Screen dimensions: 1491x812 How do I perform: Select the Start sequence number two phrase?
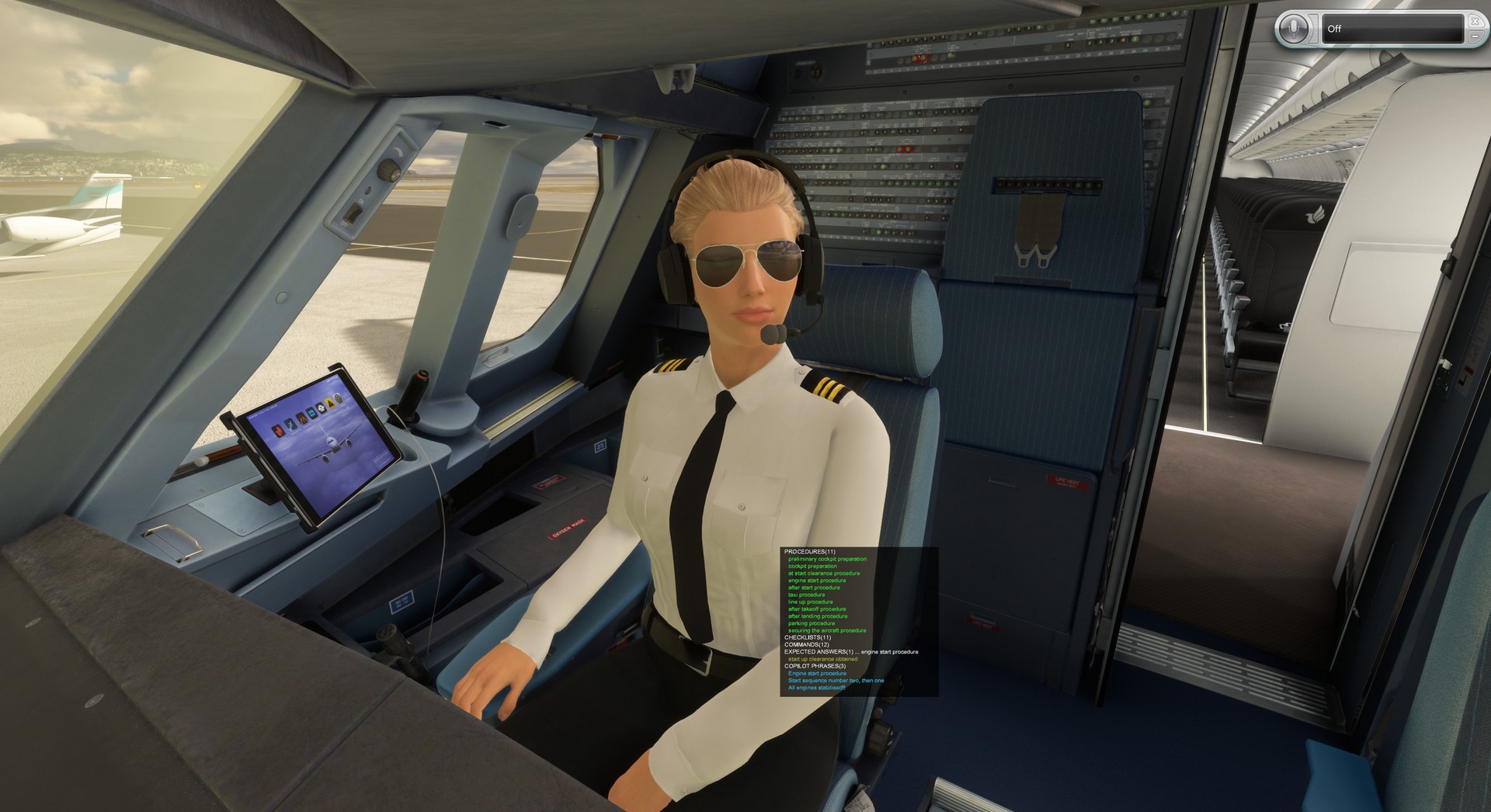click(x=836, y=681)
